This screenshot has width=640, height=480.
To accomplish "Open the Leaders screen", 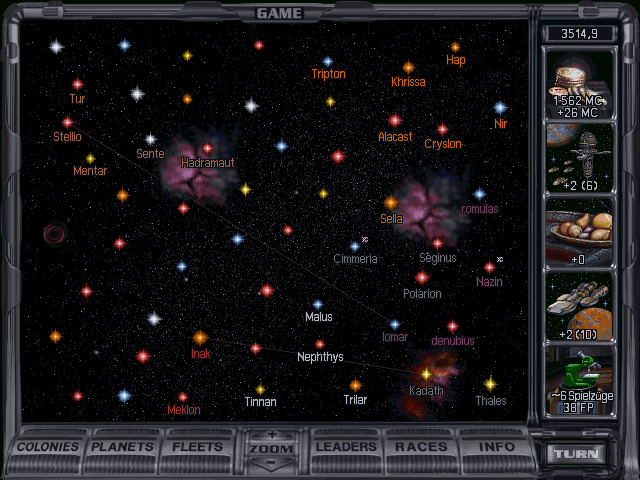I will click(x=347, y=446).
